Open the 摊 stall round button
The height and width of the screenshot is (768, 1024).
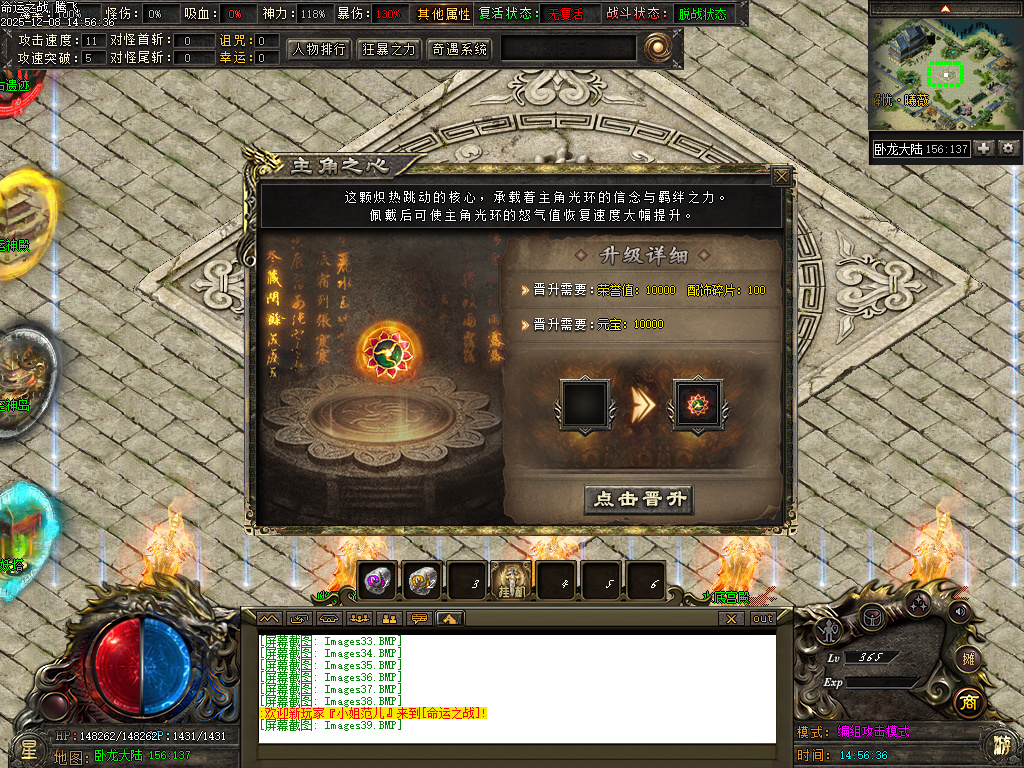point(967,658)
